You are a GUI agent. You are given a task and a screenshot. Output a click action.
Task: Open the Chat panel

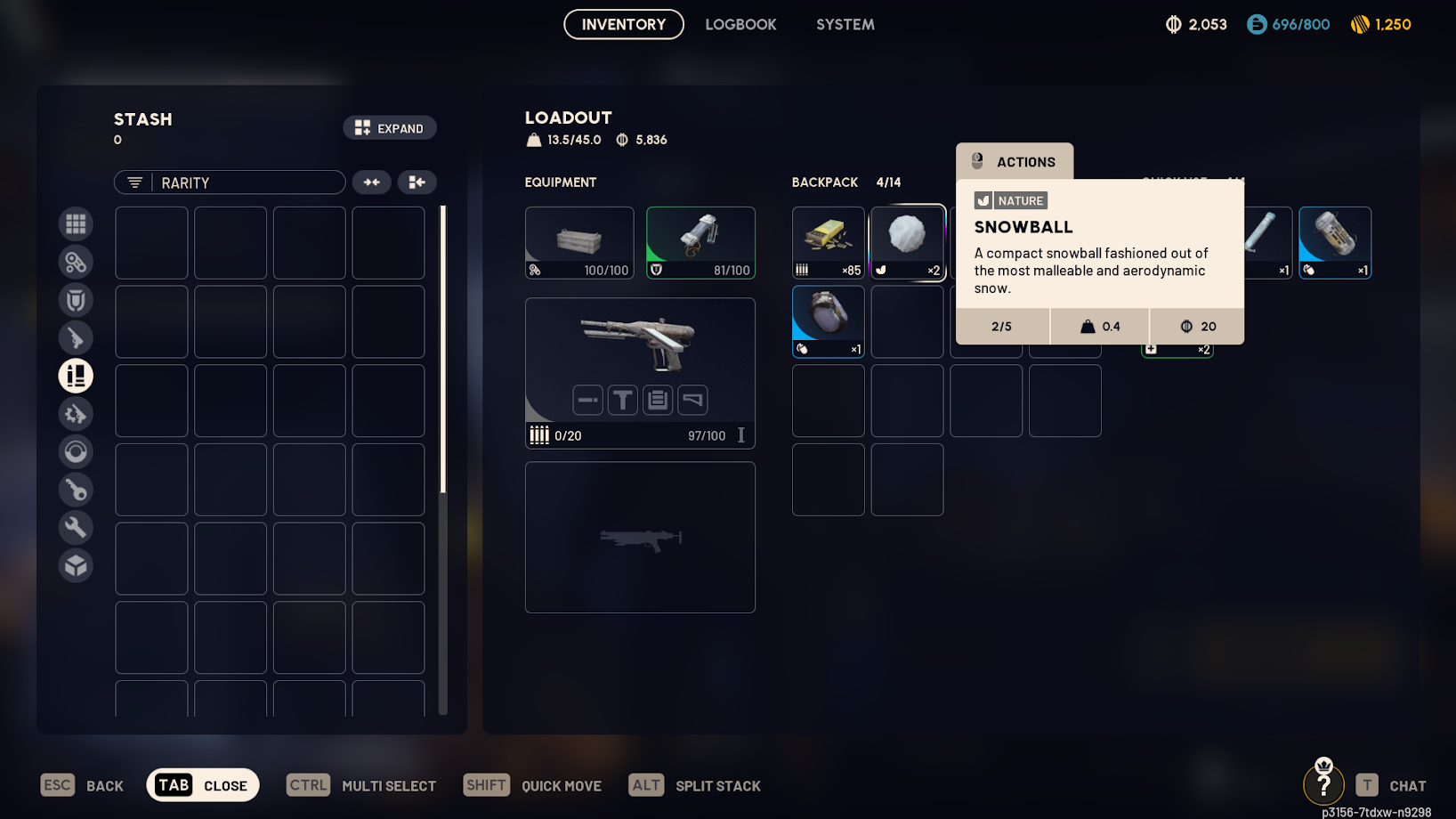coord(1392,785)
